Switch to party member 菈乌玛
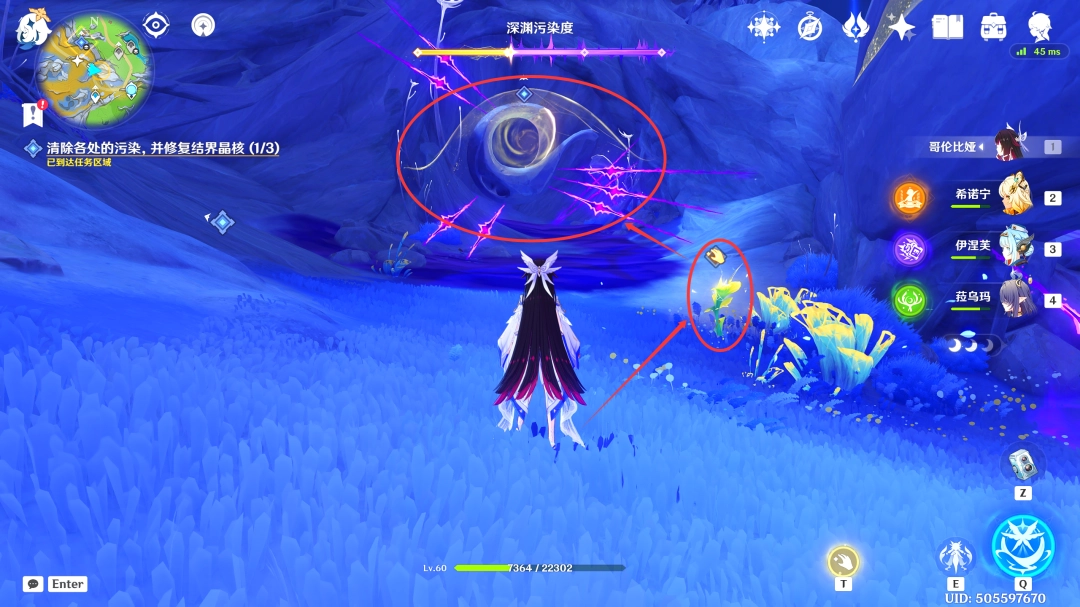 pos(1016,298)
